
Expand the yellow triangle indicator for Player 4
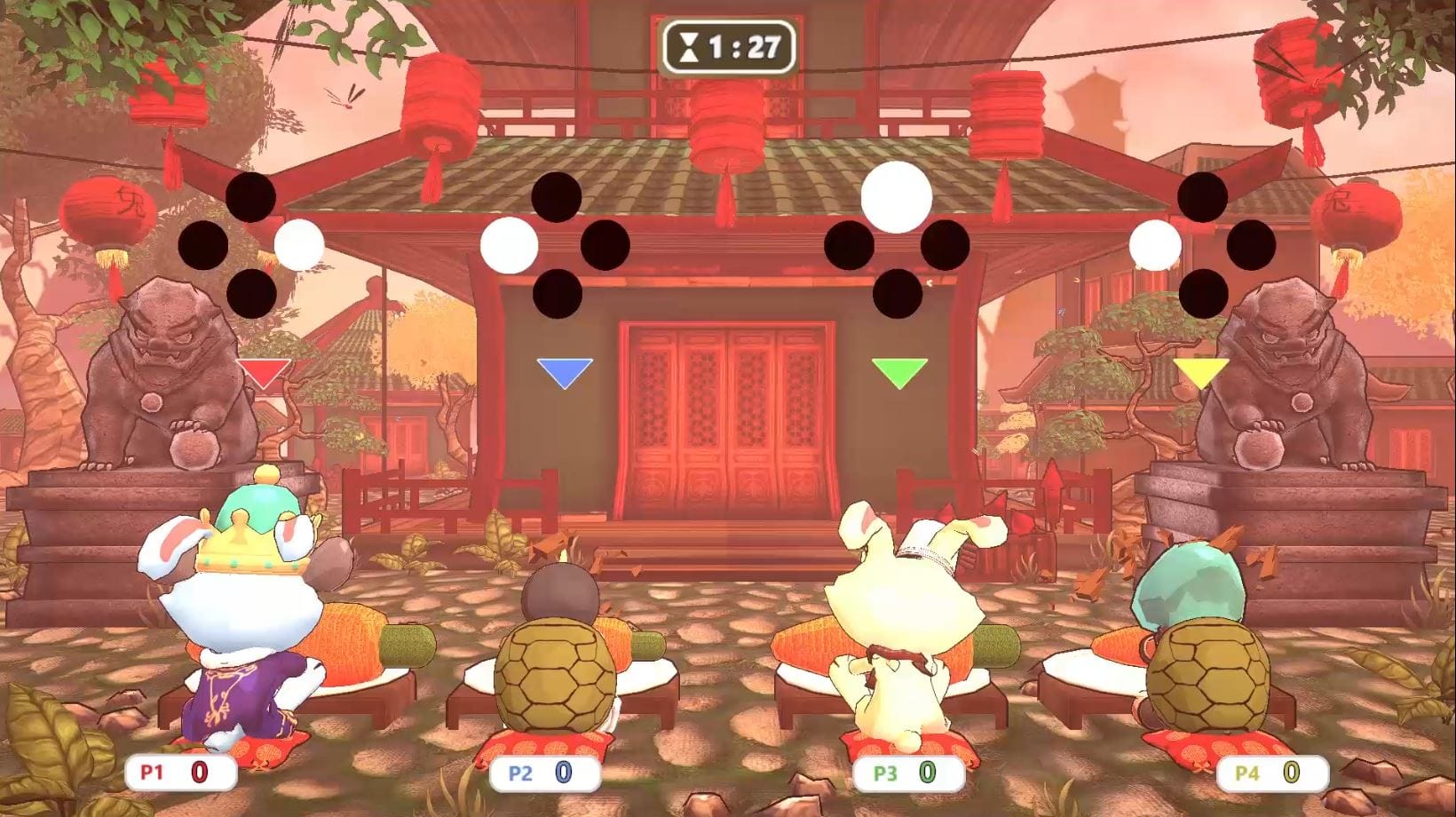click(1203, 370)
